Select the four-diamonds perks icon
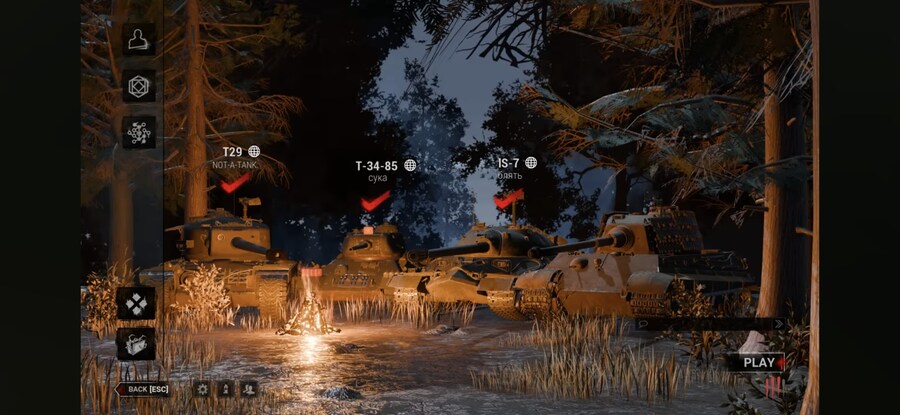 point(136,303)
